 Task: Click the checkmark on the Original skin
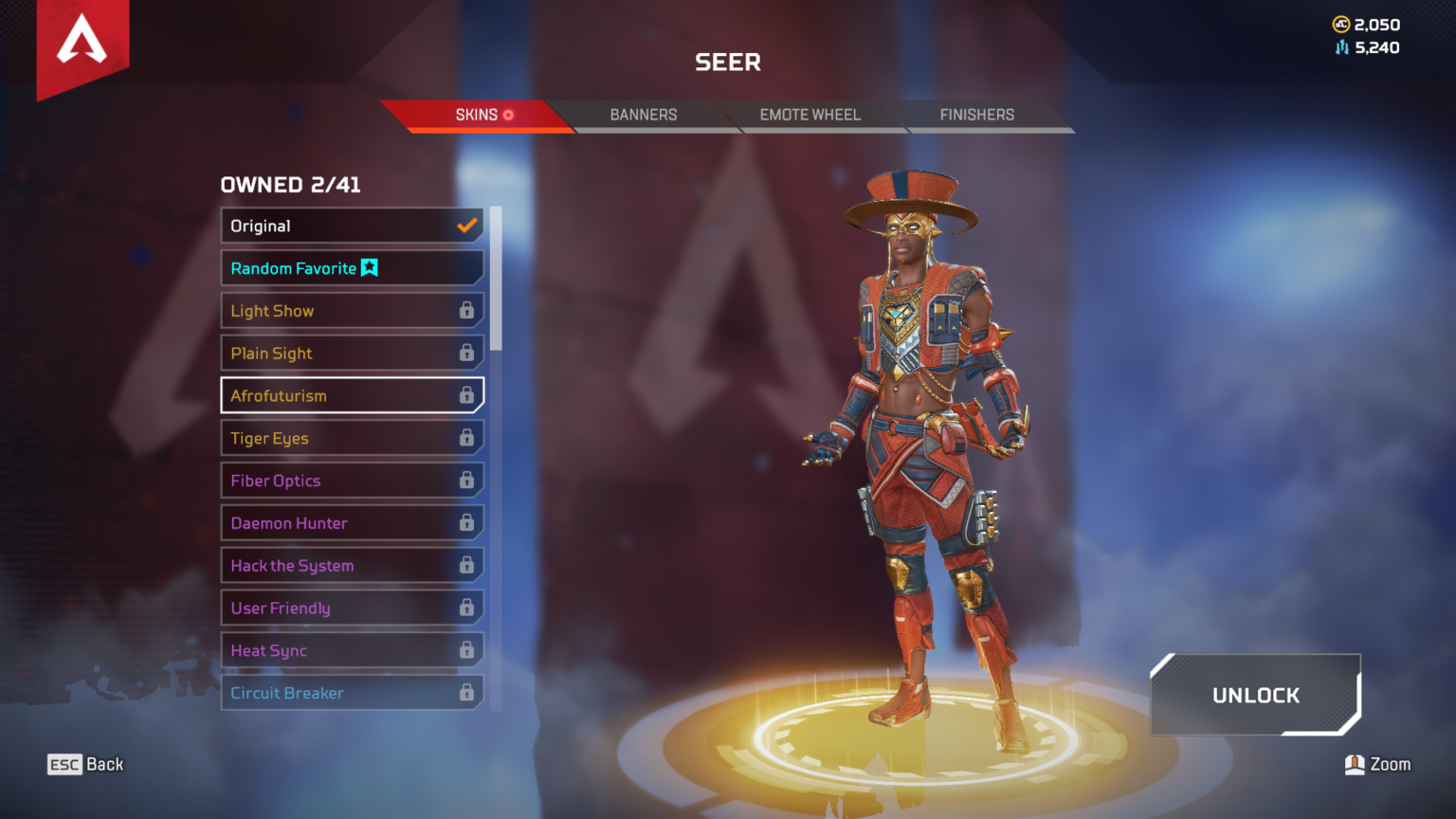(465, 226)
